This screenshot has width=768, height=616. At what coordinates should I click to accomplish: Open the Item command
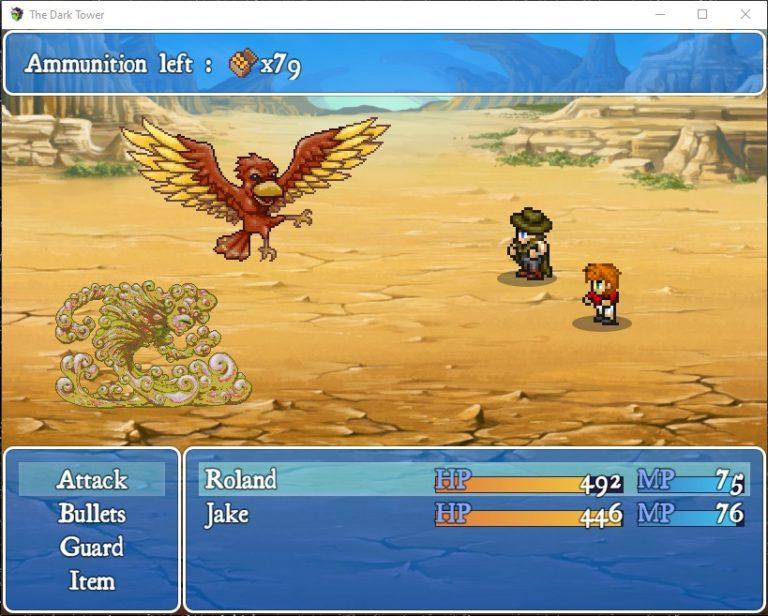[x=92, y=581]
